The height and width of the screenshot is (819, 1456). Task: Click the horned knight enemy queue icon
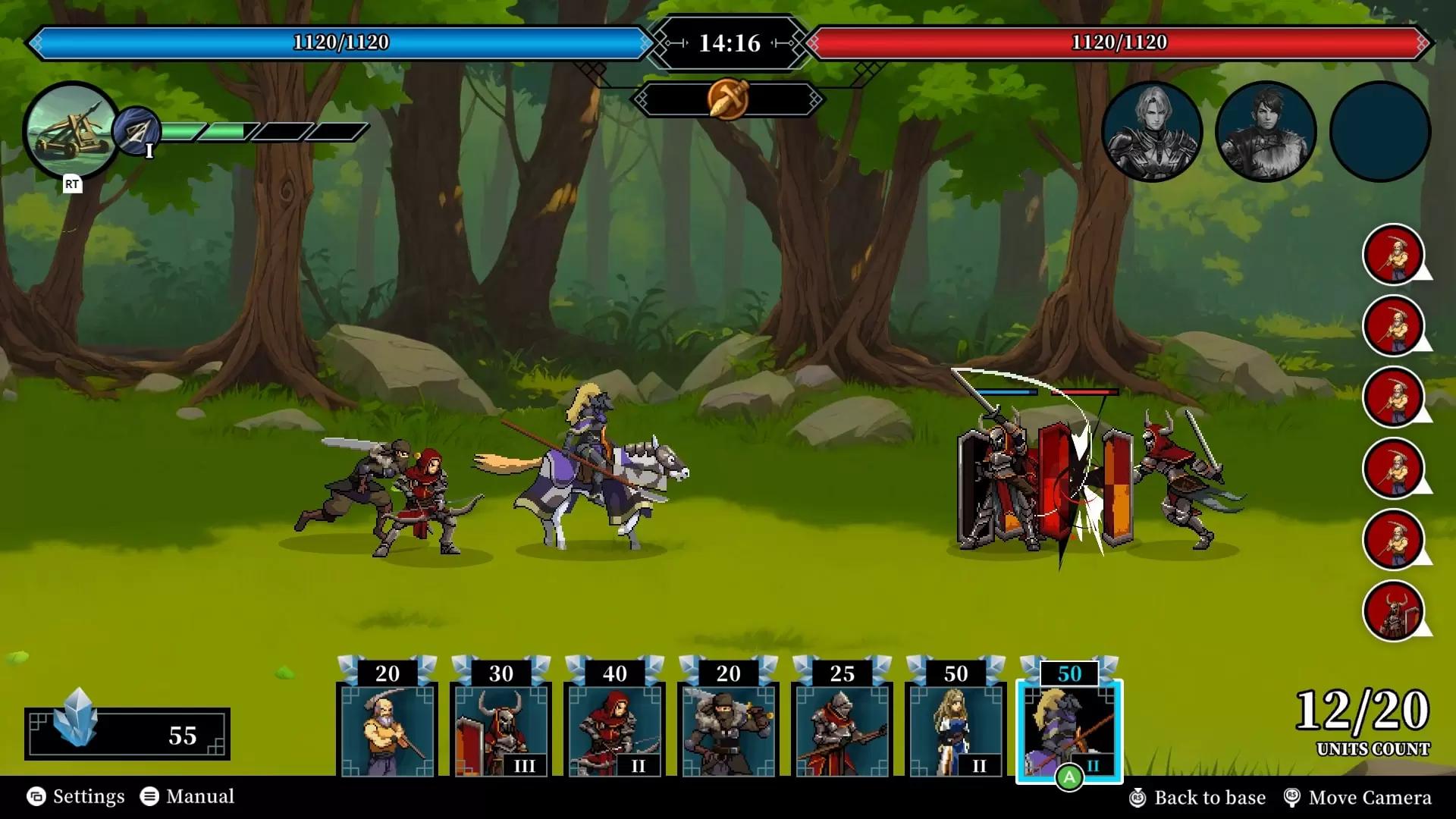[1393, 610]
